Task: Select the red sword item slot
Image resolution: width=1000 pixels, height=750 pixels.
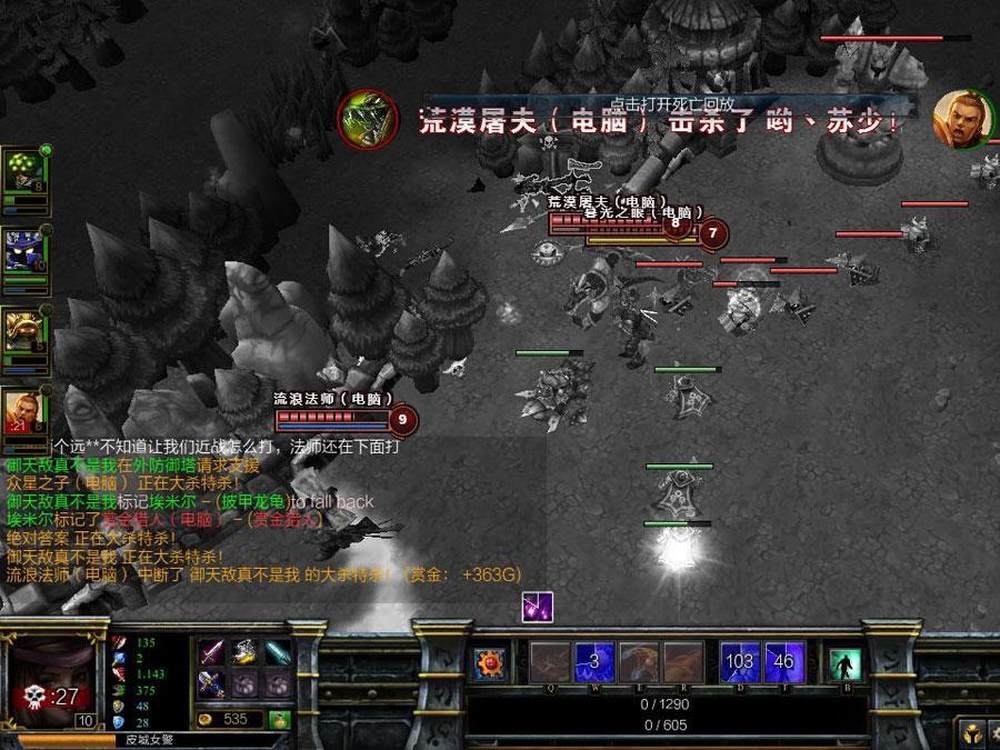Action: tap(211, 653)
